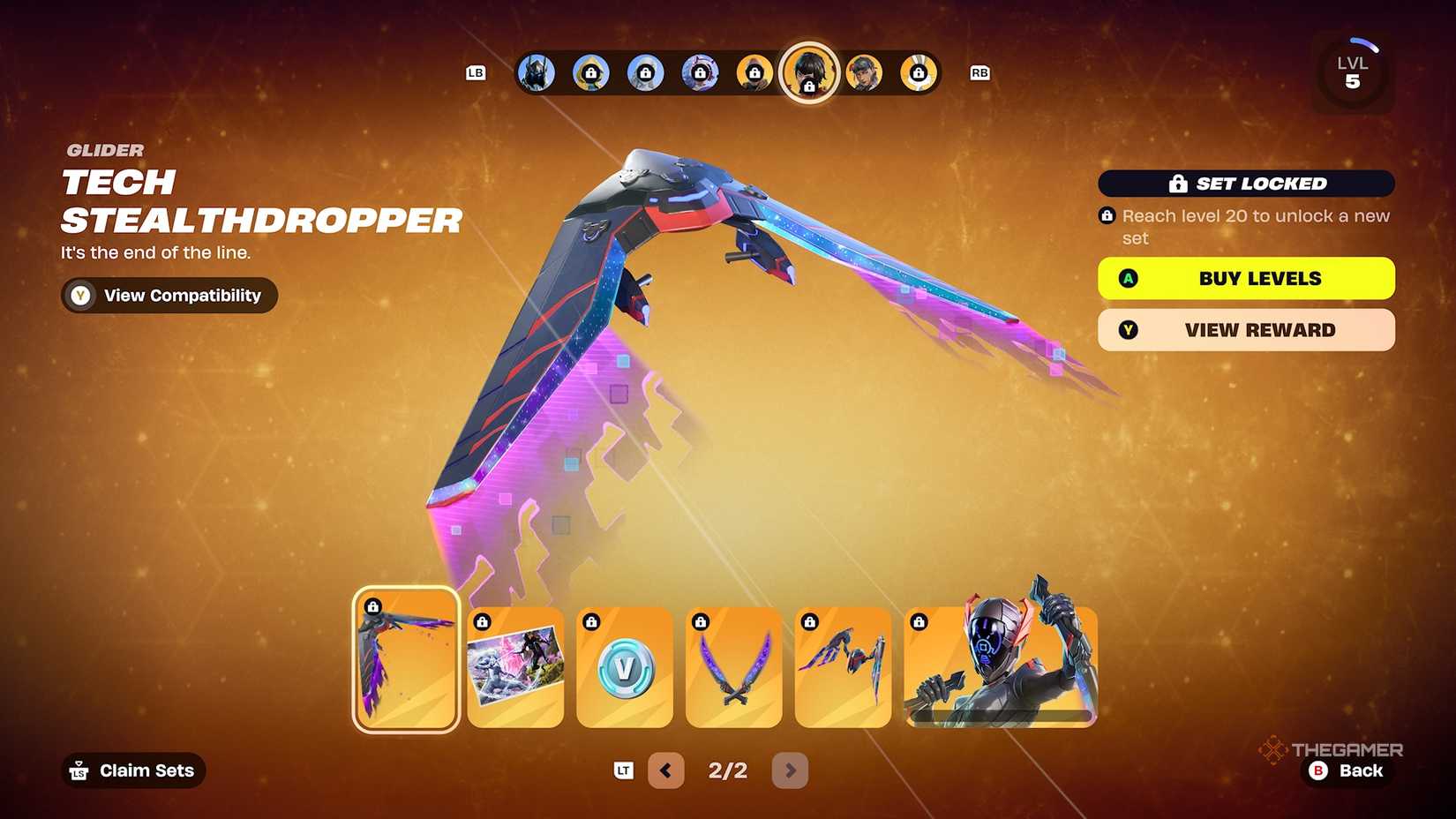Viewport: 1456px width, 819px height.
Task: Select the highlighted character portrait at top center
Action: coord(809,74)
